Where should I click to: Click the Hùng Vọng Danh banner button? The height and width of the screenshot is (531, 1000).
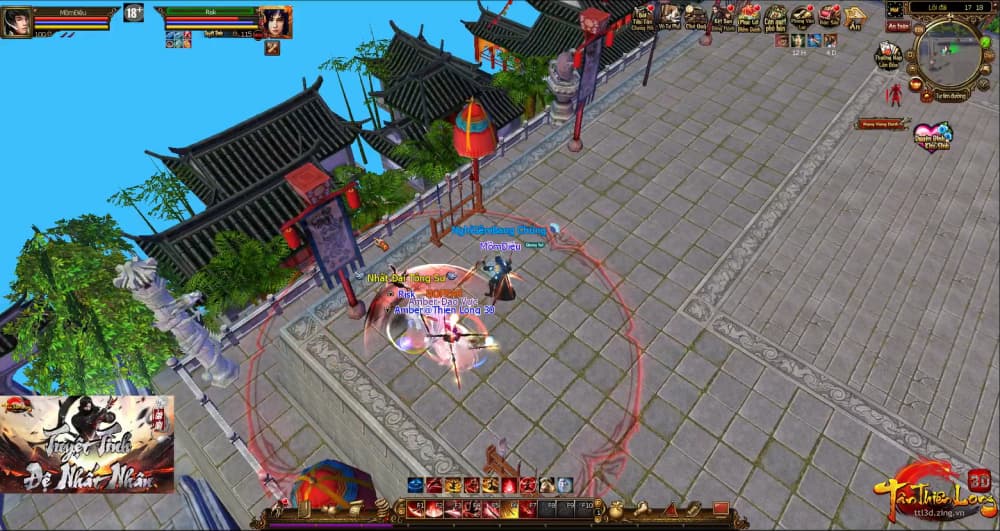tap(881, 124)
